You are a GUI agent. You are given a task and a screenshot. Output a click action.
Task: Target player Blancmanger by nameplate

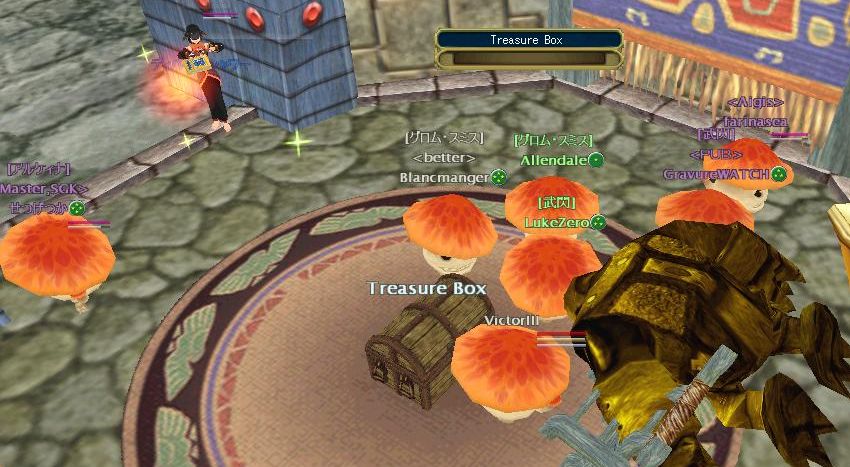point(444,178)
